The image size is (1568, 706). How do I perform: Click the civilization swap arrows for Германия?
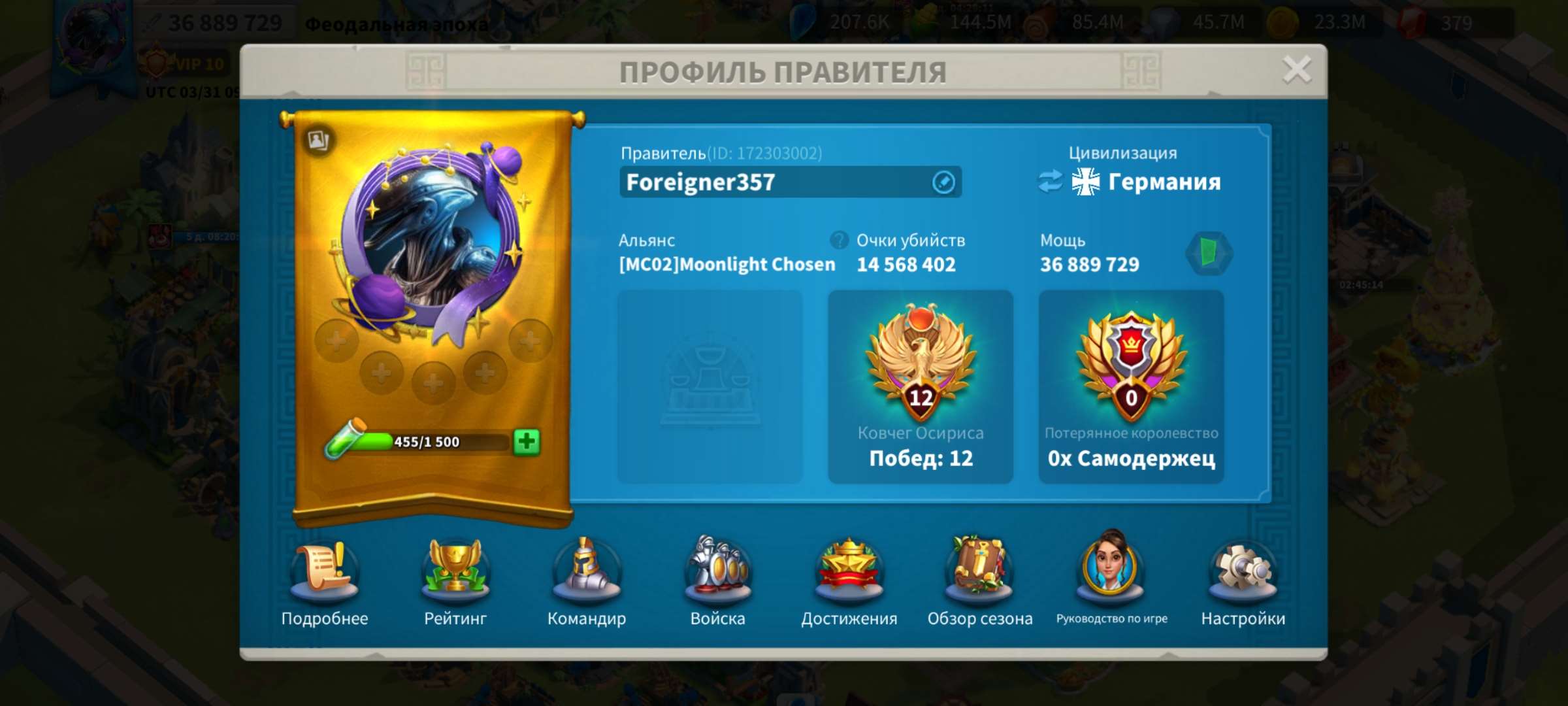click(x=1049, y=181)
